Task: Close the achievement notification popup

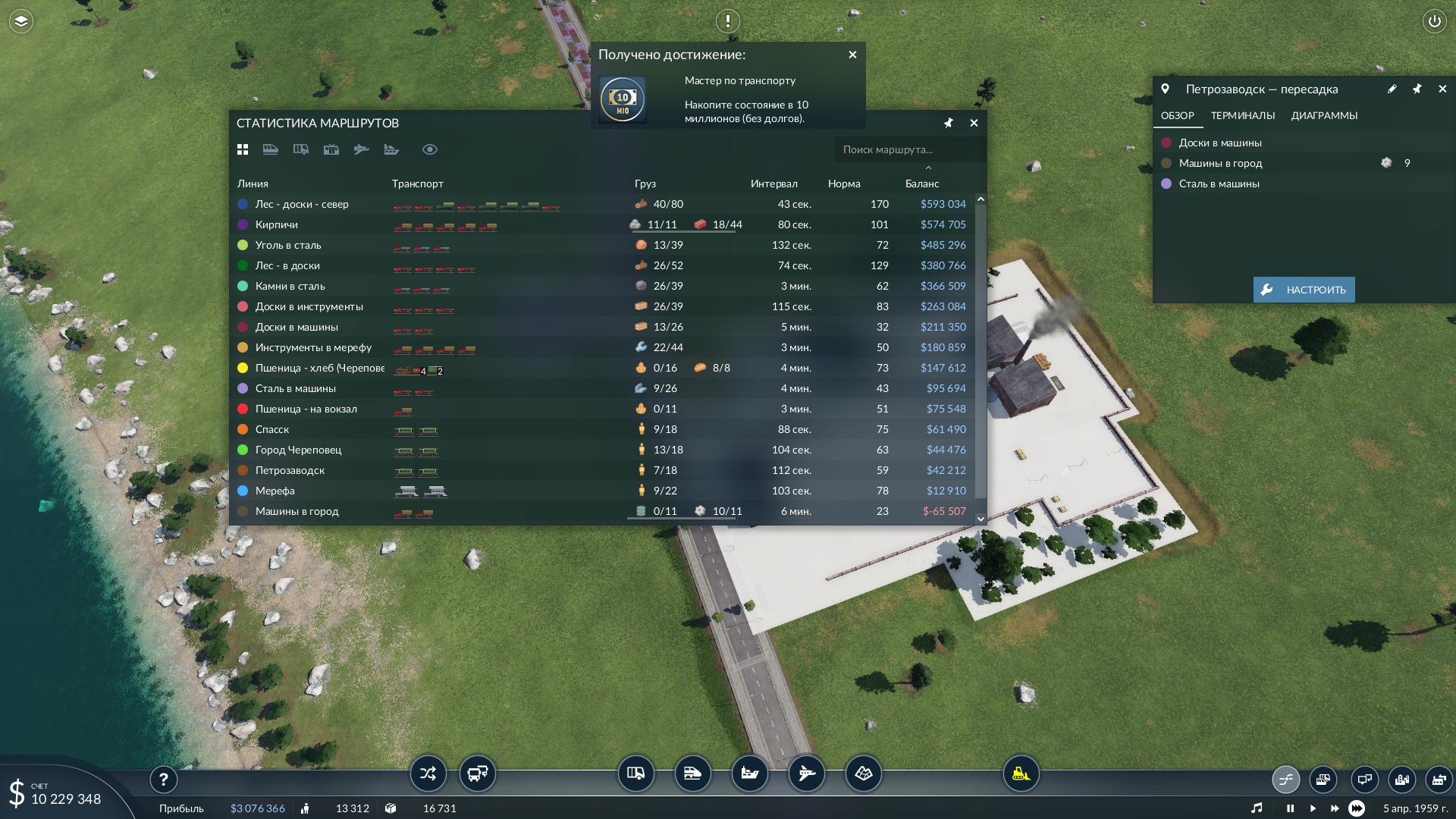Action: tap(852, 55)
